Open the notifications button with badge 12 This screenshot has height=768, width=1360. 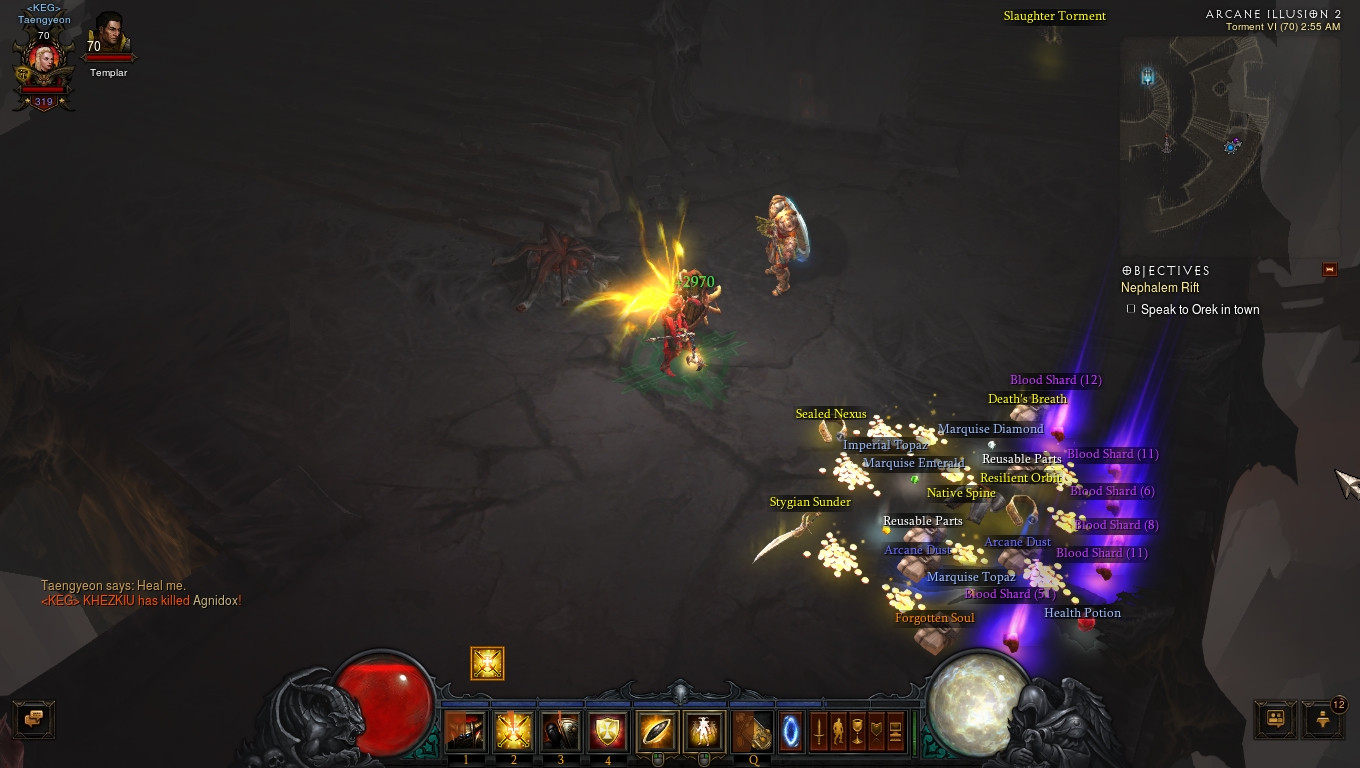click(x=1323, y=718)
